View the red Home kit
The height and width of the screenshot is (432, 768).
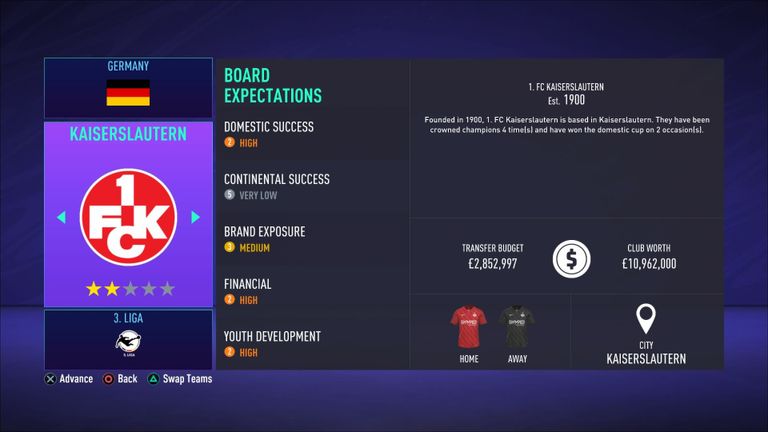(x=469, y=328)
